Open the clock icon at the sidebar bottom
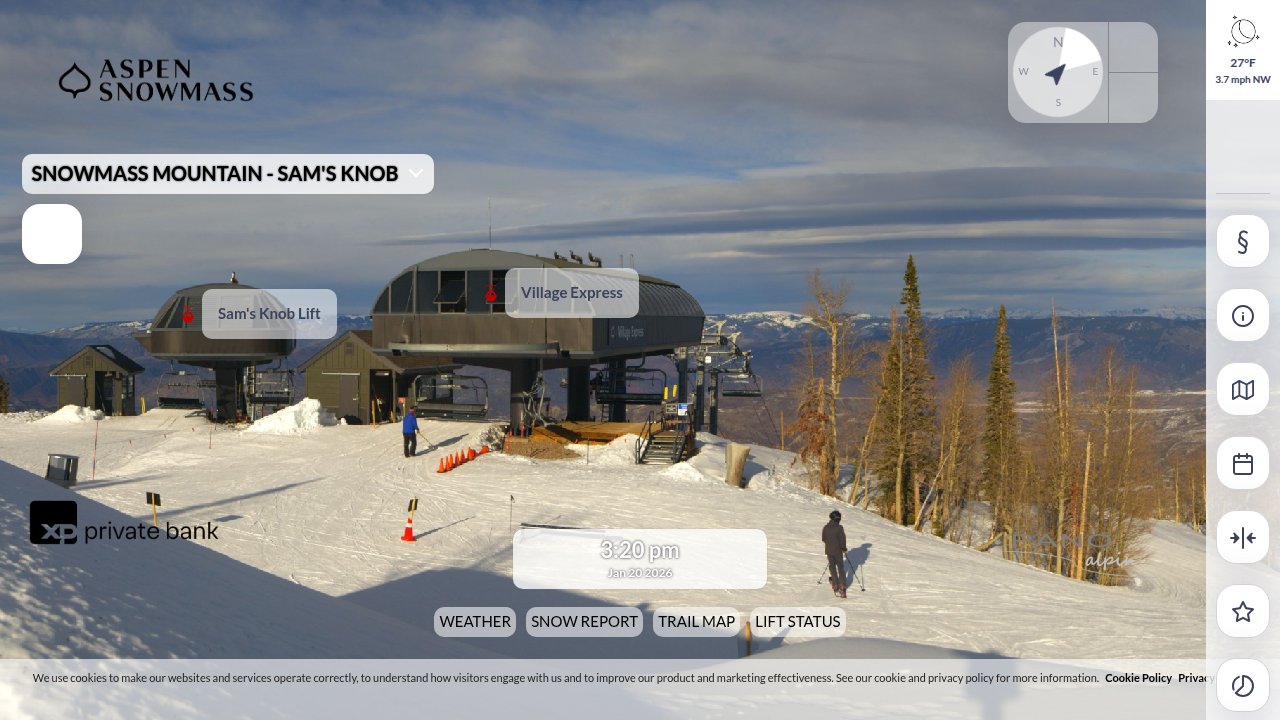The width and height of the screenshot is (1280, 720). 1243,686
